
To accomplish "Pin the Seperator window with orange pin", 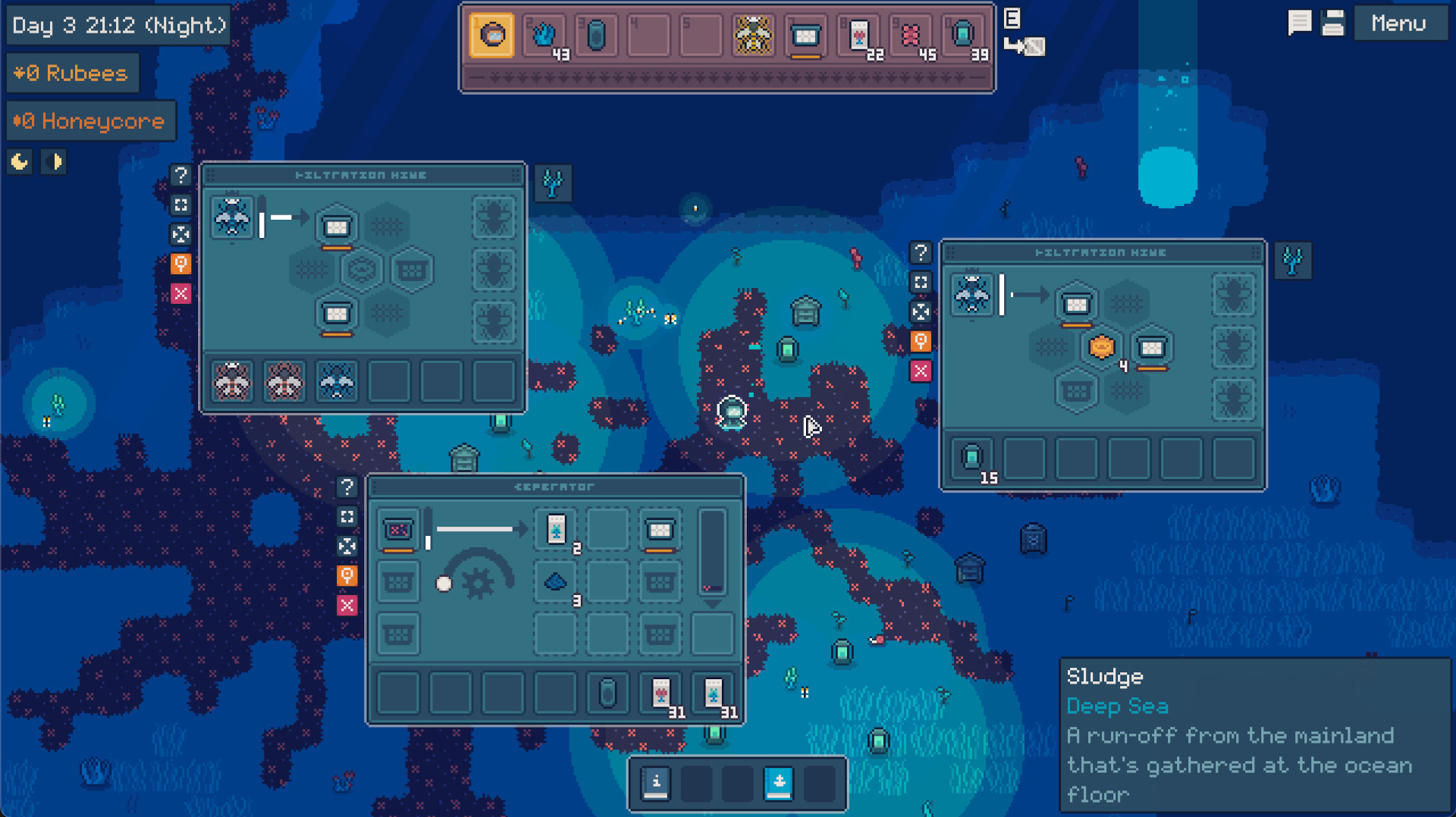I will coord(347,575).
